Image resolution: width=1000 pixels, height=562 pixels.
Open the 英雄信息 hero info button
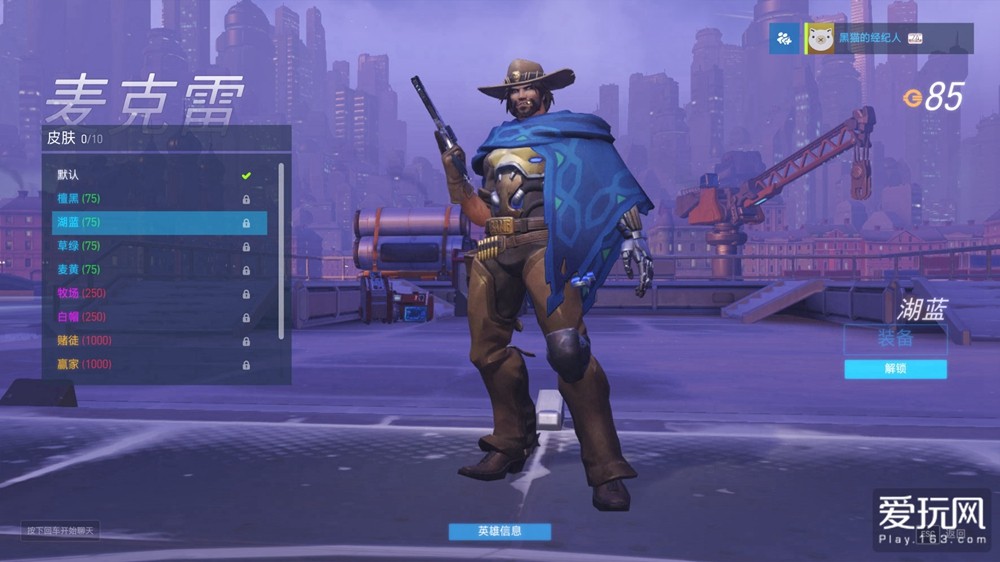(499, 531)
